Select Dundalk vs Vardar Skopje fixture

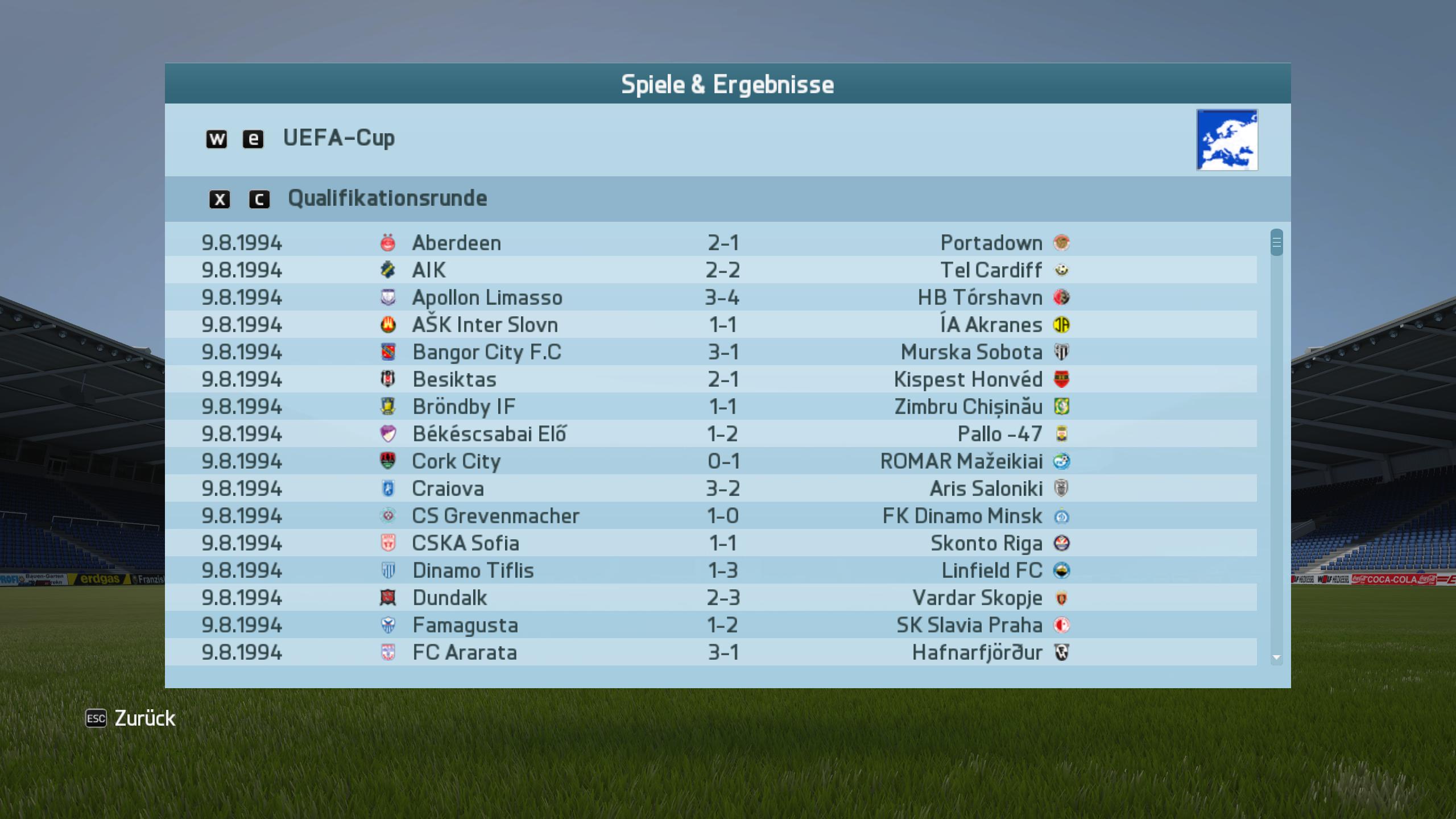(711, 598)
